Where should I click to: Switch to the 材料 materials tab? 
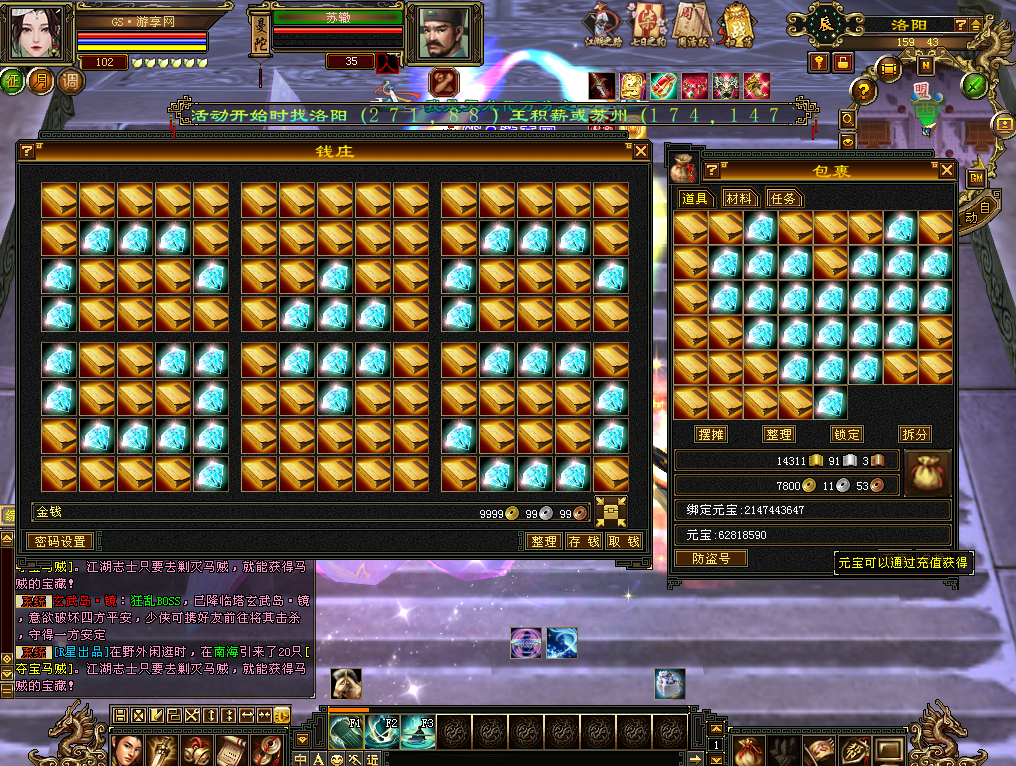[x=740, y=198]
